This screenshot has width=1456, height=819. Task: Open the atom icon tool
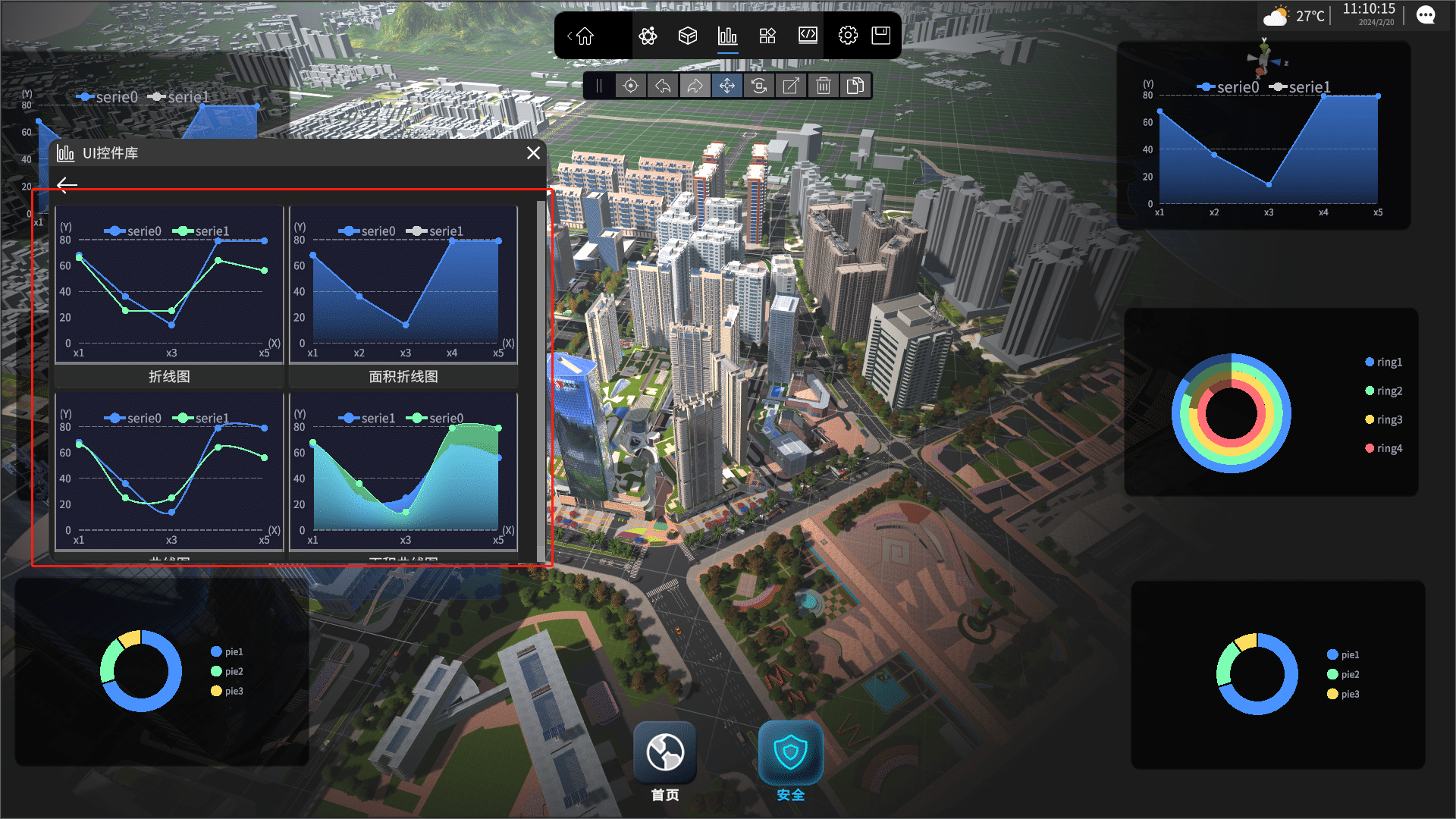[x=648, y=36]
